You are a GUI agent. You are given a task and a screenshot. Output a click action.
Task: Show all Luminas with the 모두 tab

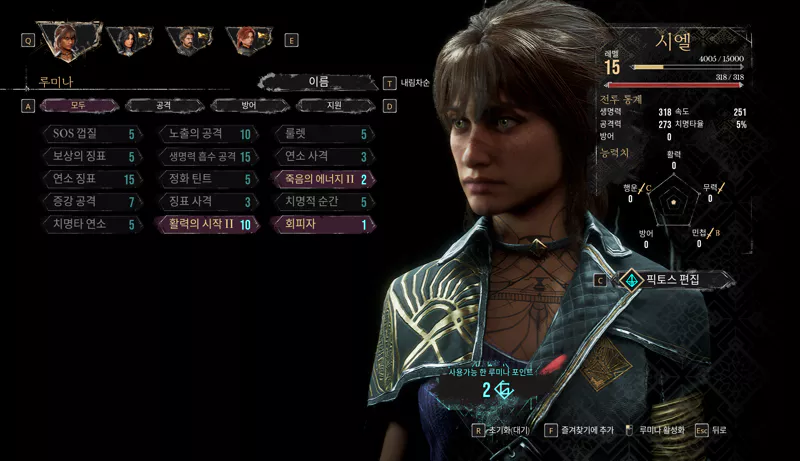pyautogui.click(x=77, y=105)
